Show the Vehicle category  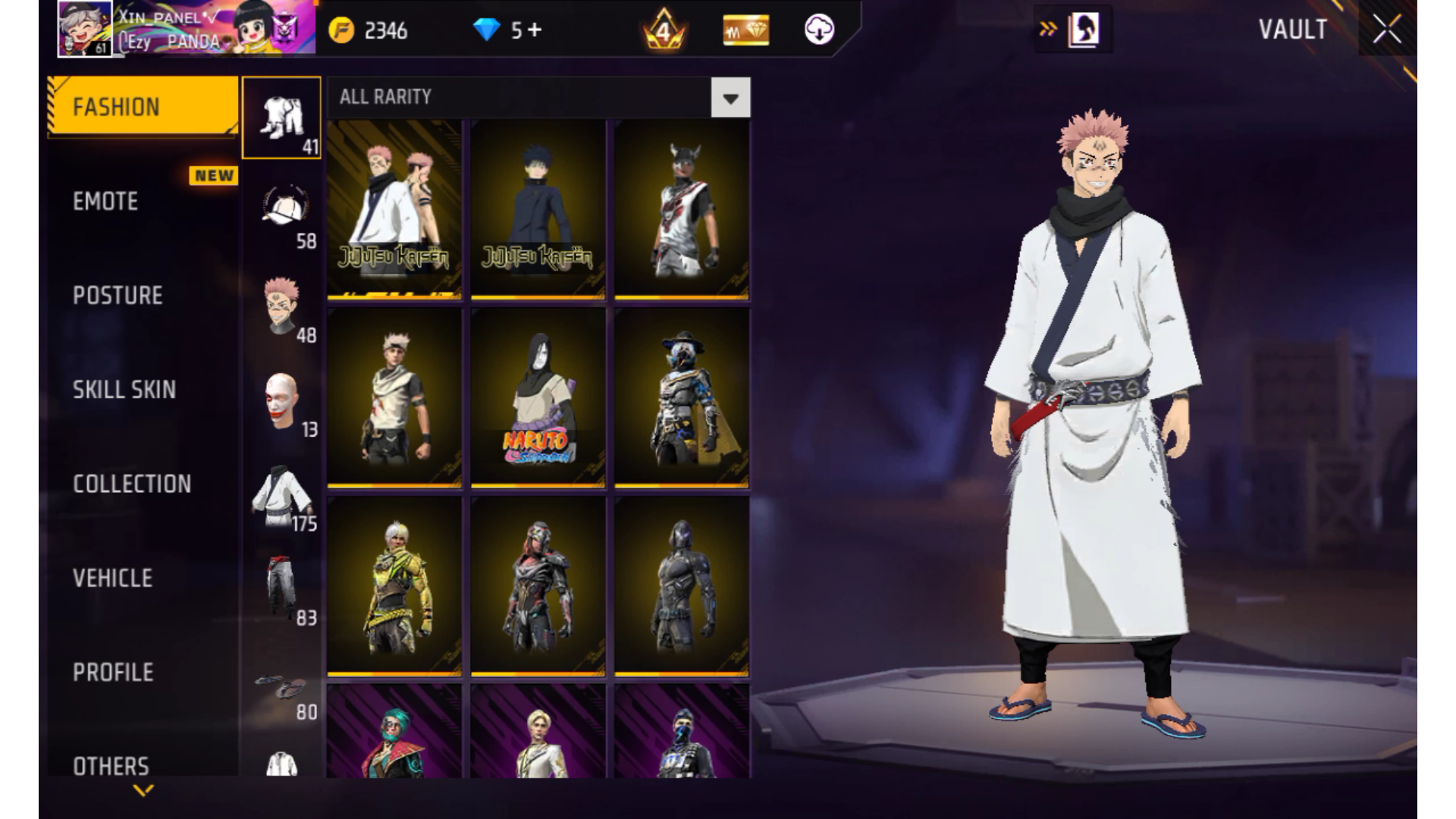tap(112, 578)
